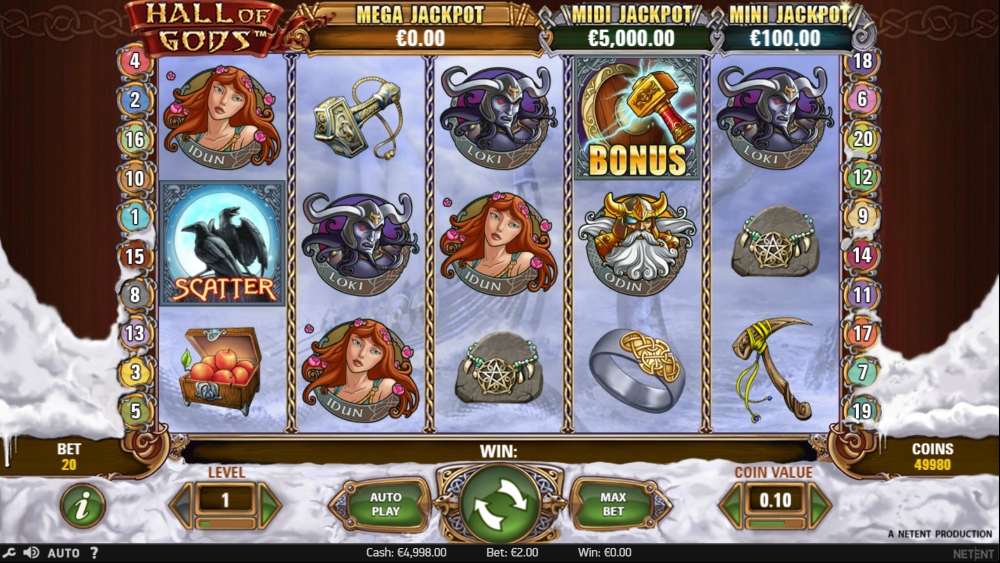Choose payline number 13
The width and height of the screenshot is (1000, 563).
click(x=135, y=333)
